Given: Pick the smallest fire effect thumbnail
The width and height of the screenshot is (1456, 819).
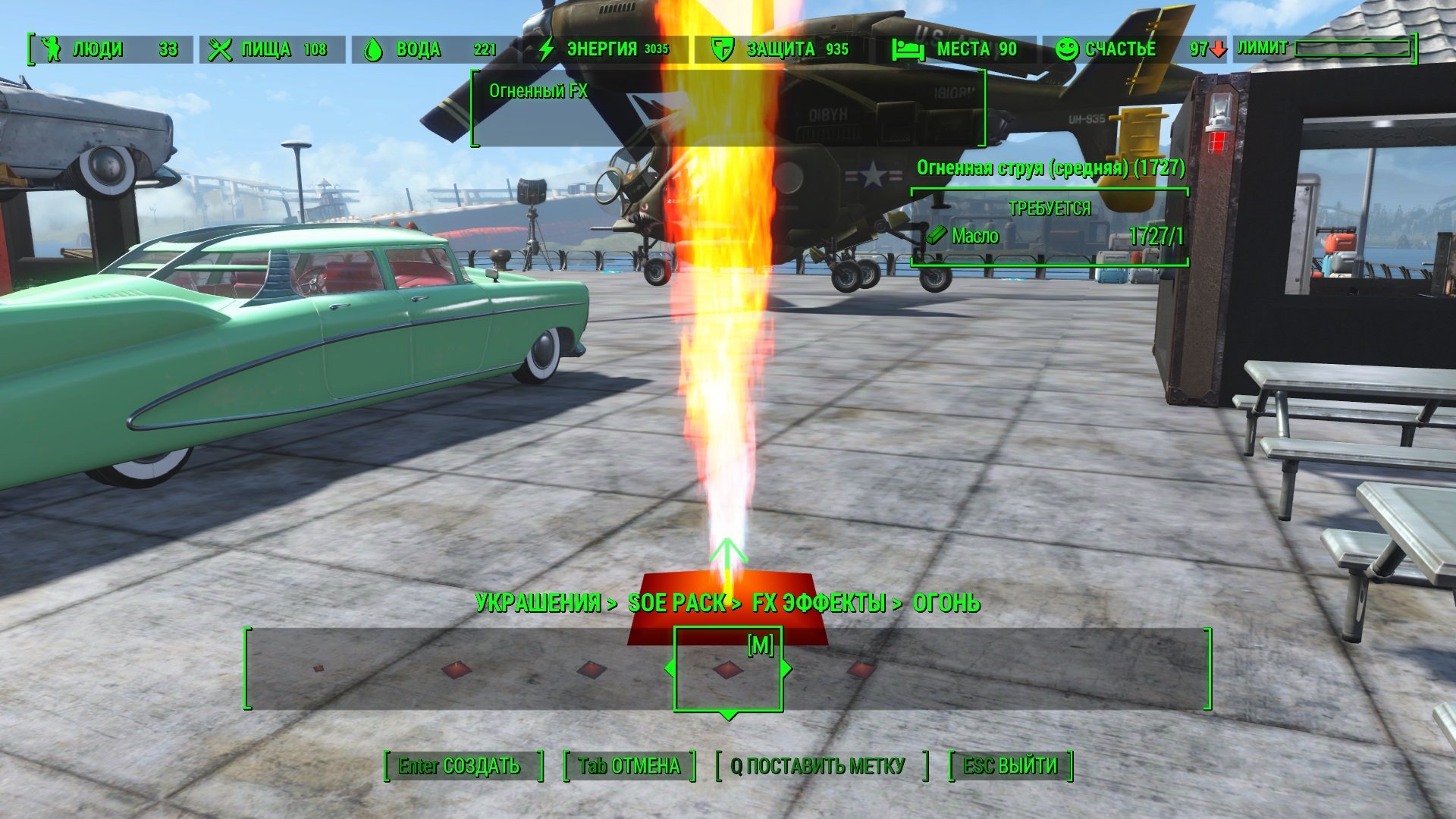Looking at the screenshot, I should point(318,668).
